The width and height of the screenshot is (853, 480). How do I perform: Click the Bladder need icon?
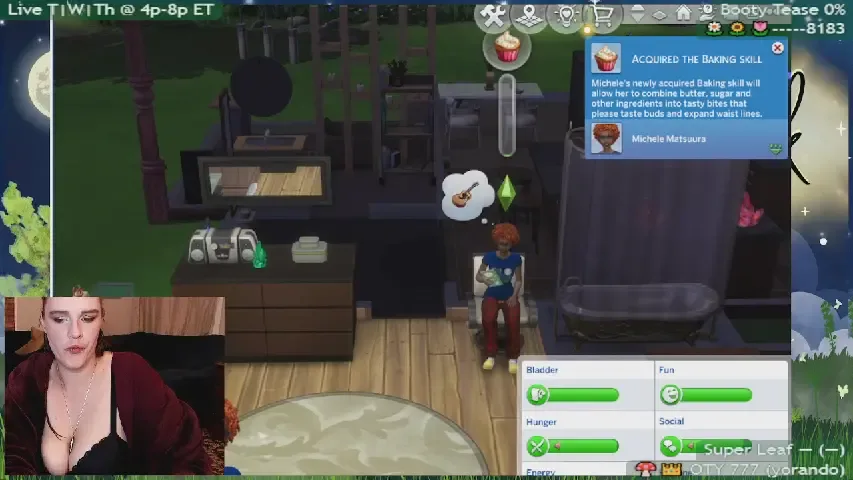click(538, 394)
